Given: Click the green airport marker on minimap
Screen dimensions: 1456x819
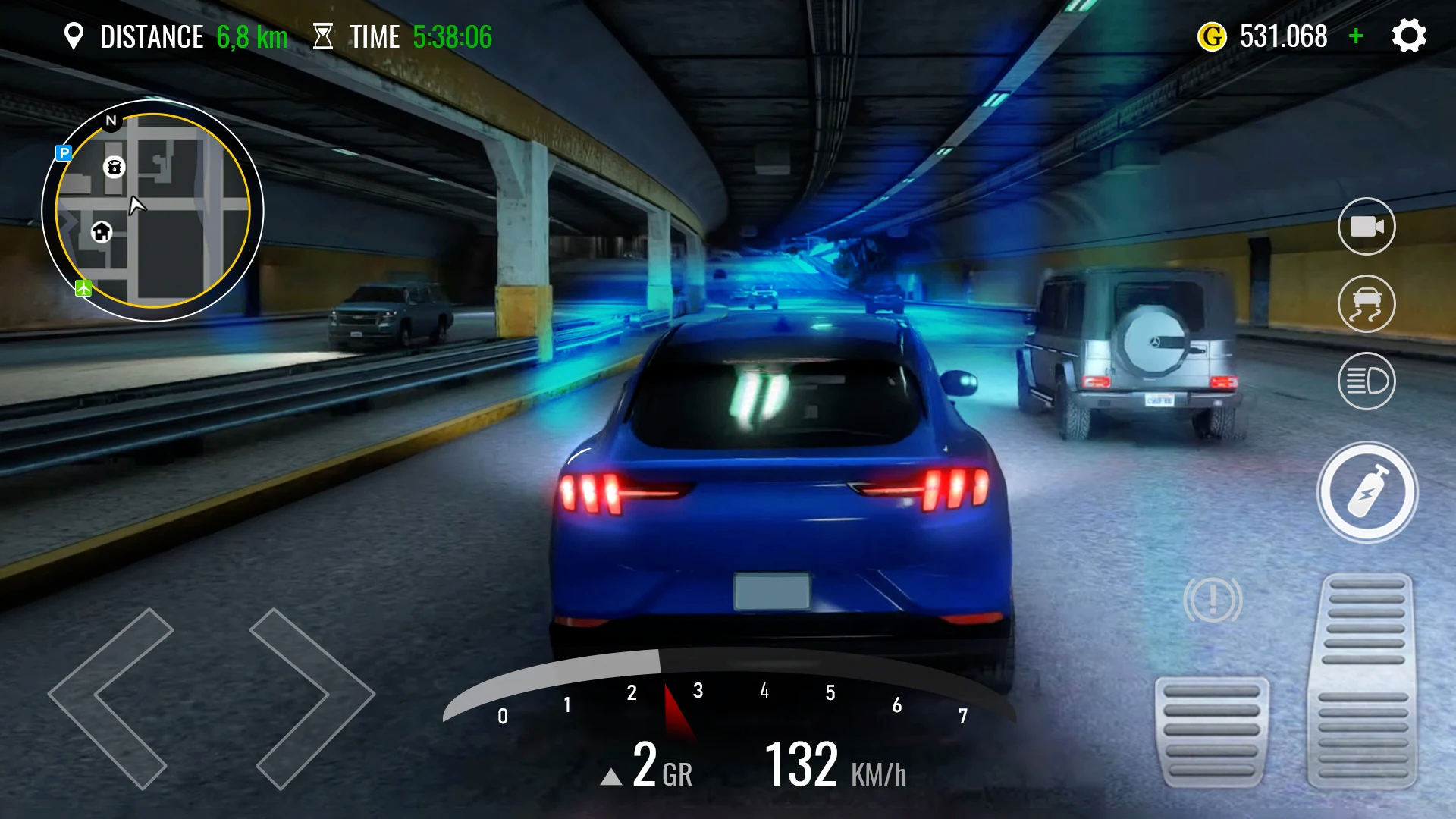Looking at the screenshot, I should [83, 288].
